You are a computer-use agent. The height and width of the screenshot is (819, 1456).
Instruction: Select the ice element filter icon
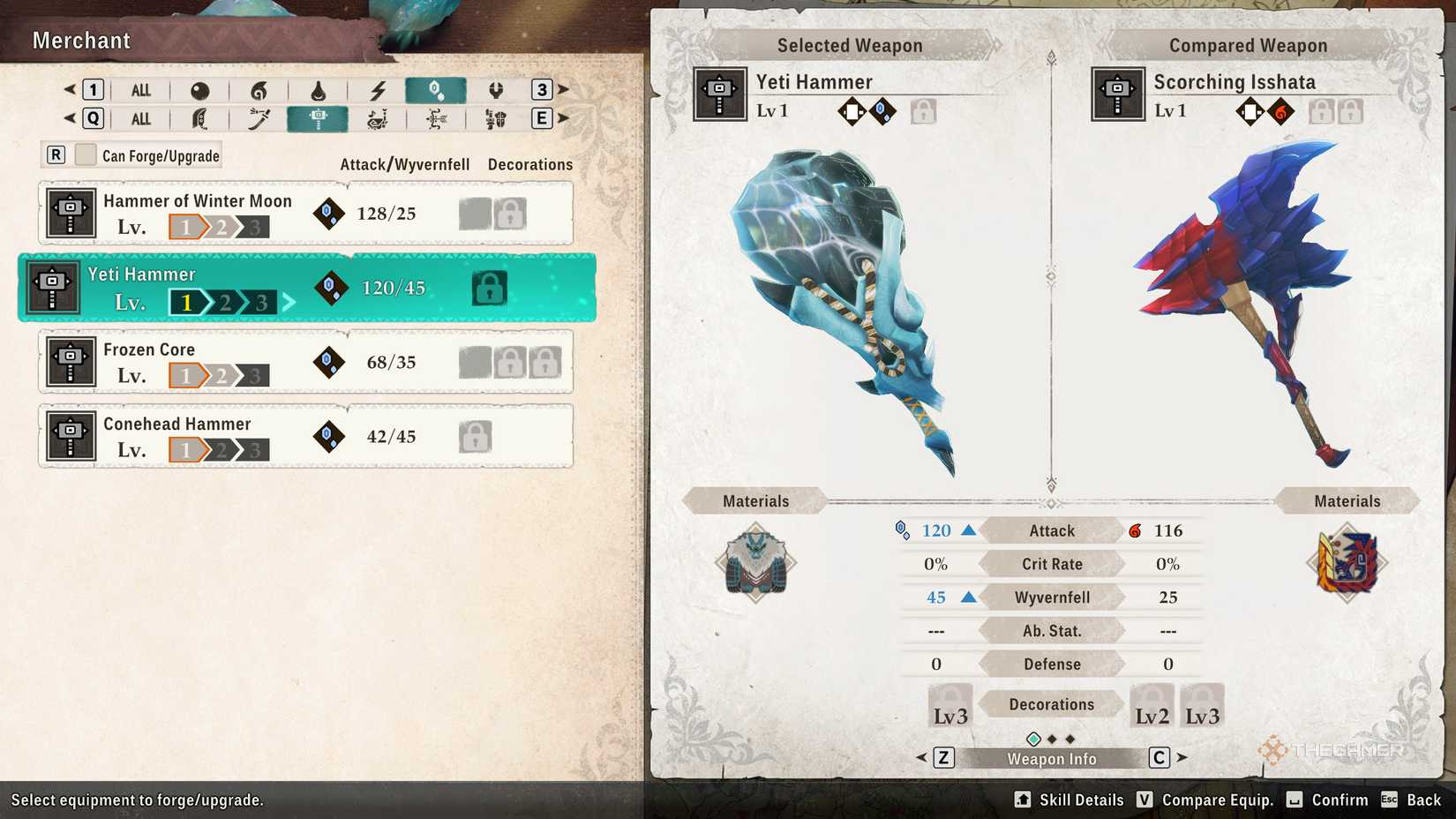click(x=437, y=89)
